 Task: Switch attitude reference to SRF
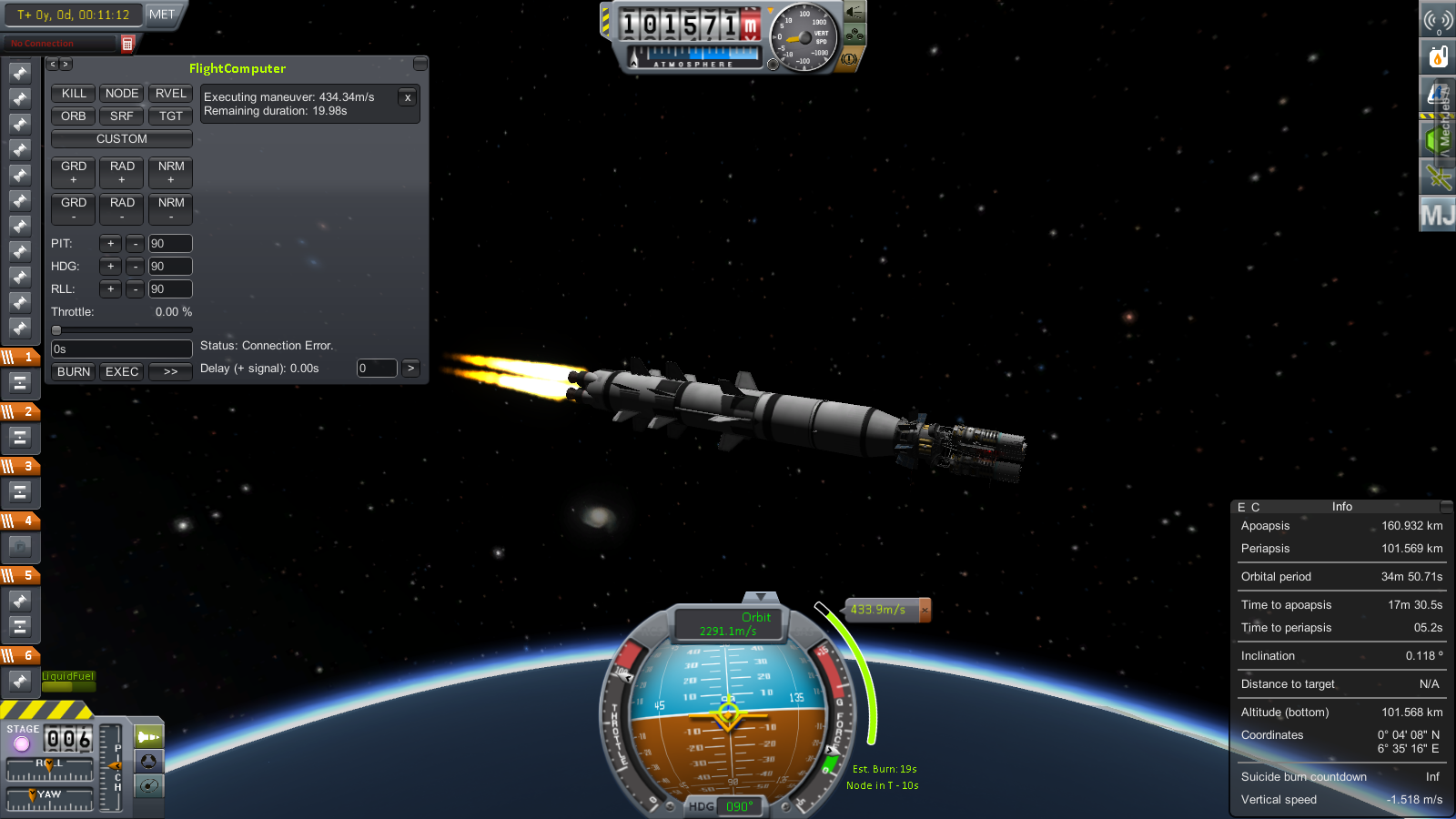(x=122, y=116)
